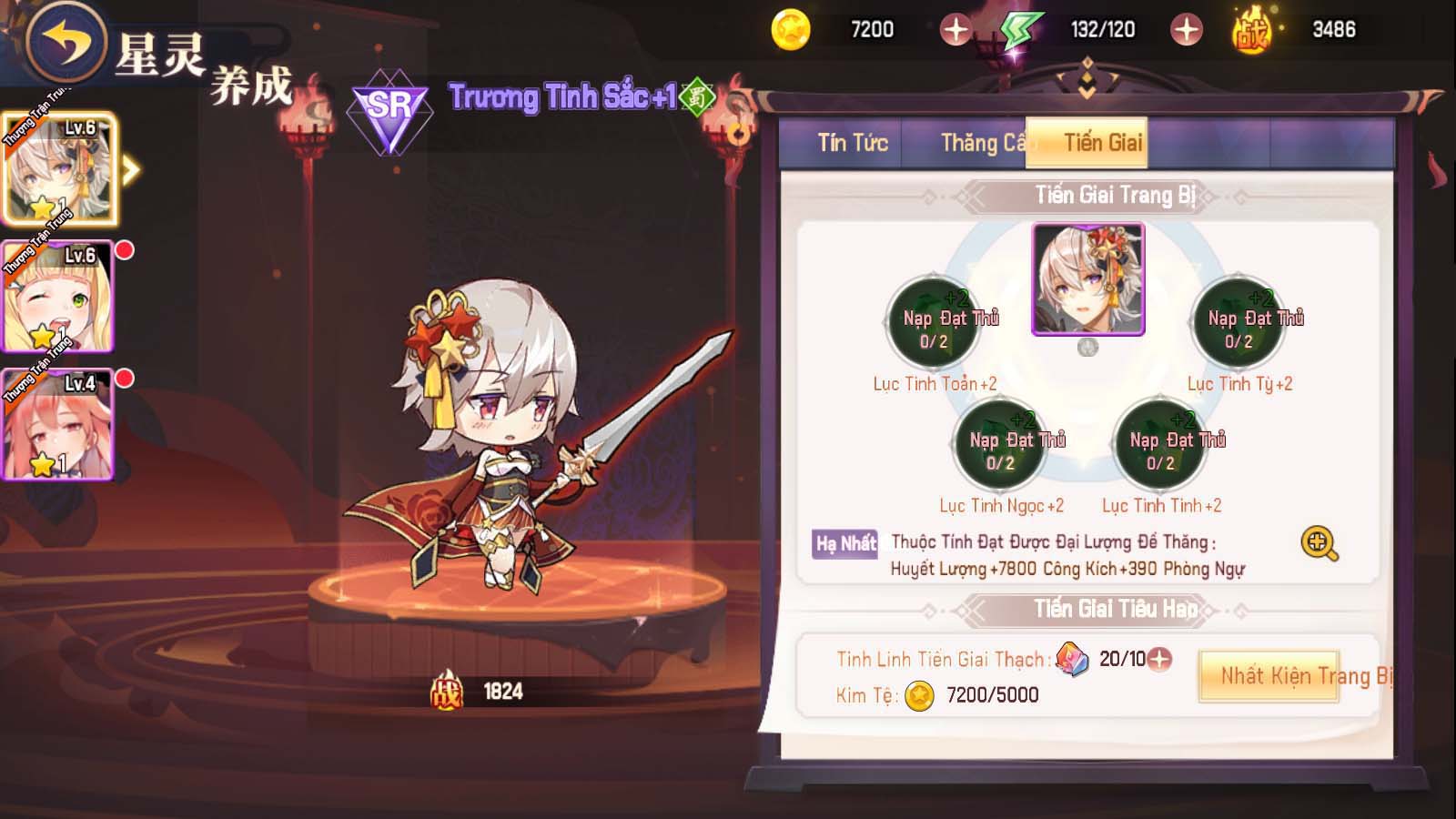Click the hero portrait in equipment panel
This screenshot has height=819, width=1456.
[x=1087, y=279]
